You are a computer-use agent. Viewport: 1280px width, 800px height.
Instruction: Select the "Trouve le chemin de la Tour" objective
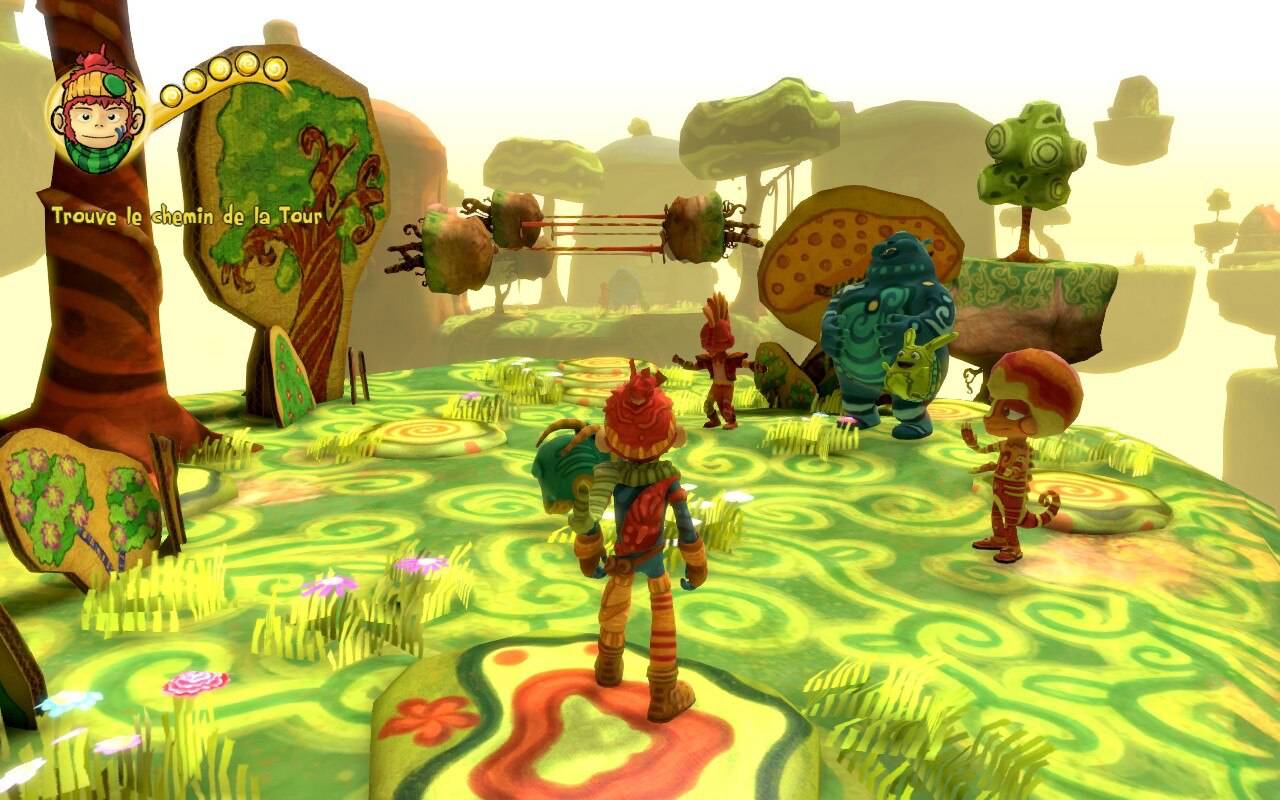(x=192, y=217)
